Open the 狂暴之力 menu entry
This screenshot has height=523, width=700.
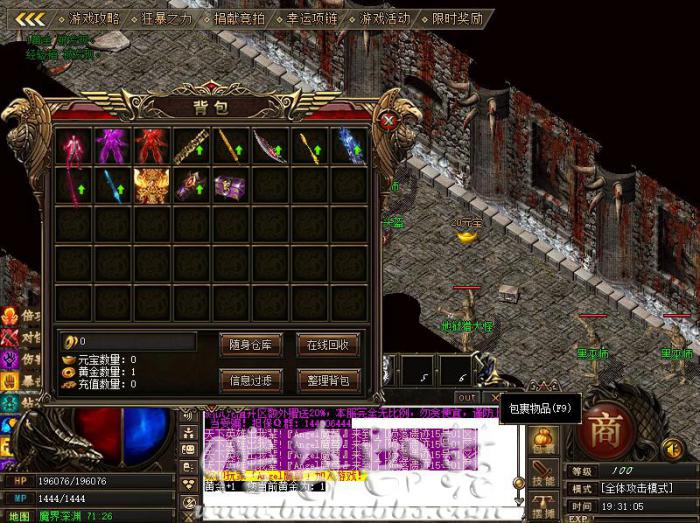166,18
